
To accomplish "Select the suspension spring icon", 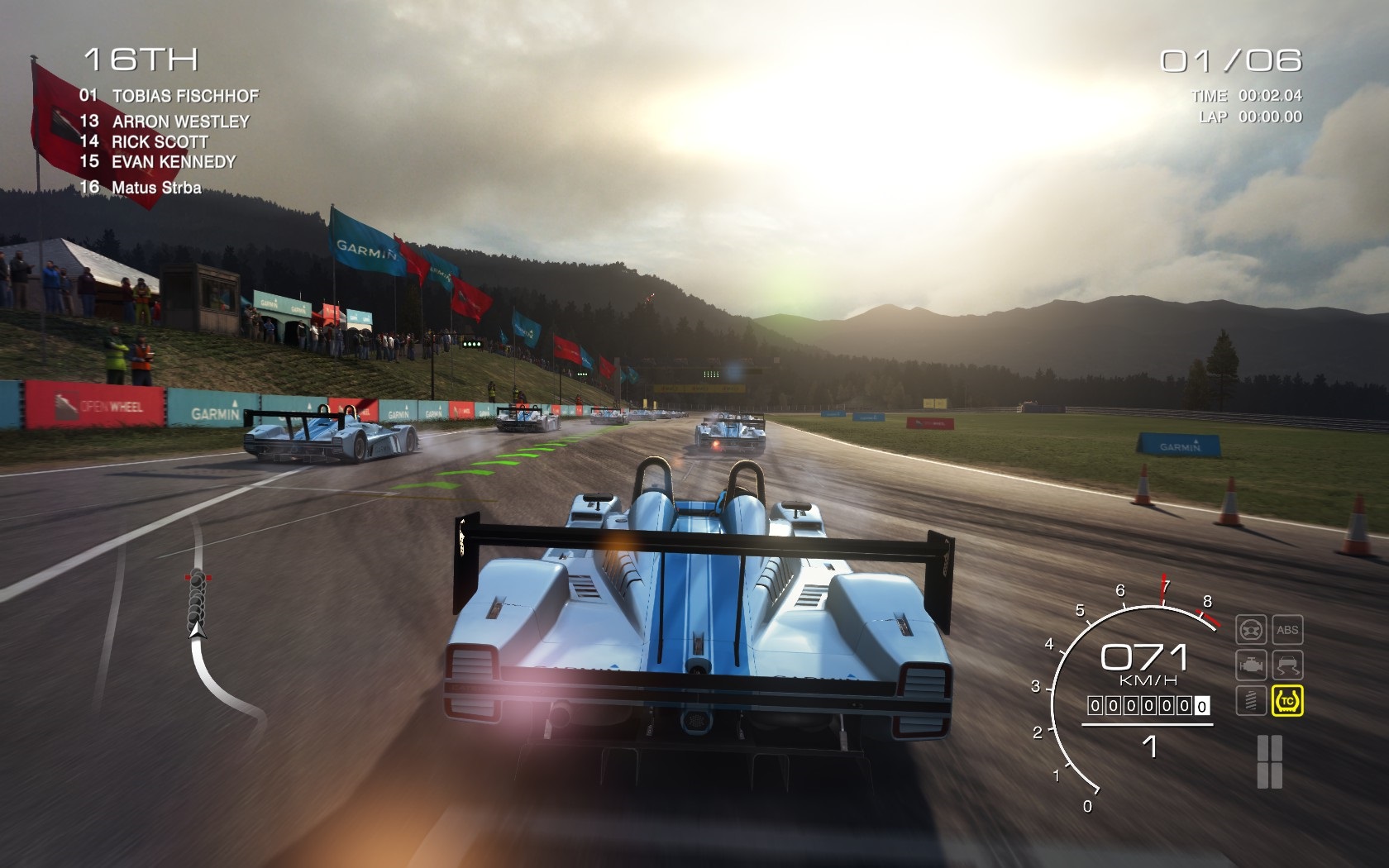I will point(1251,701).
